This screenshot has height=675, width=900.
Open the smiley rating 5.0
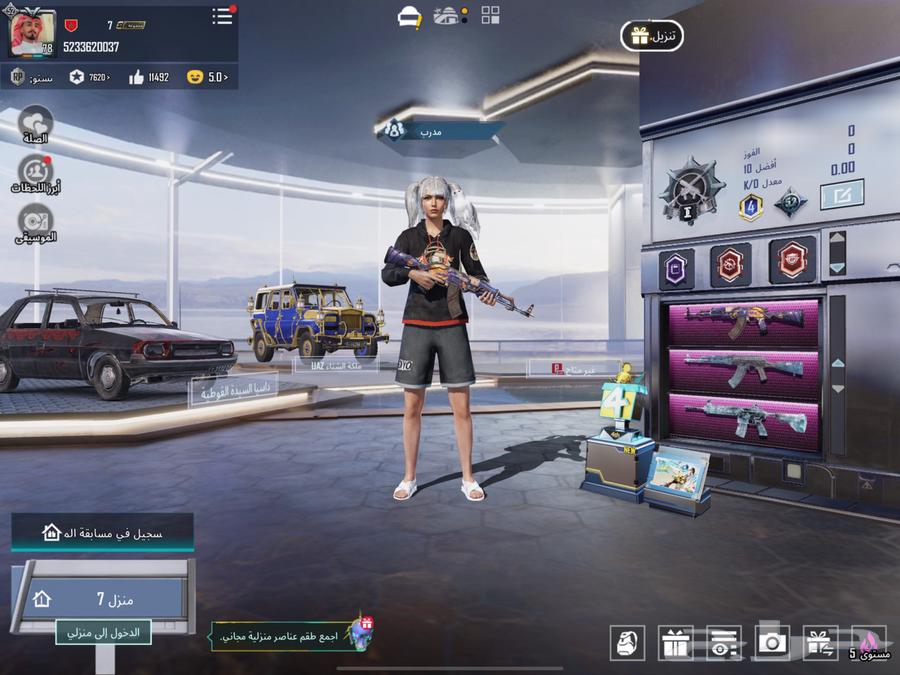(x=208, y=77)
